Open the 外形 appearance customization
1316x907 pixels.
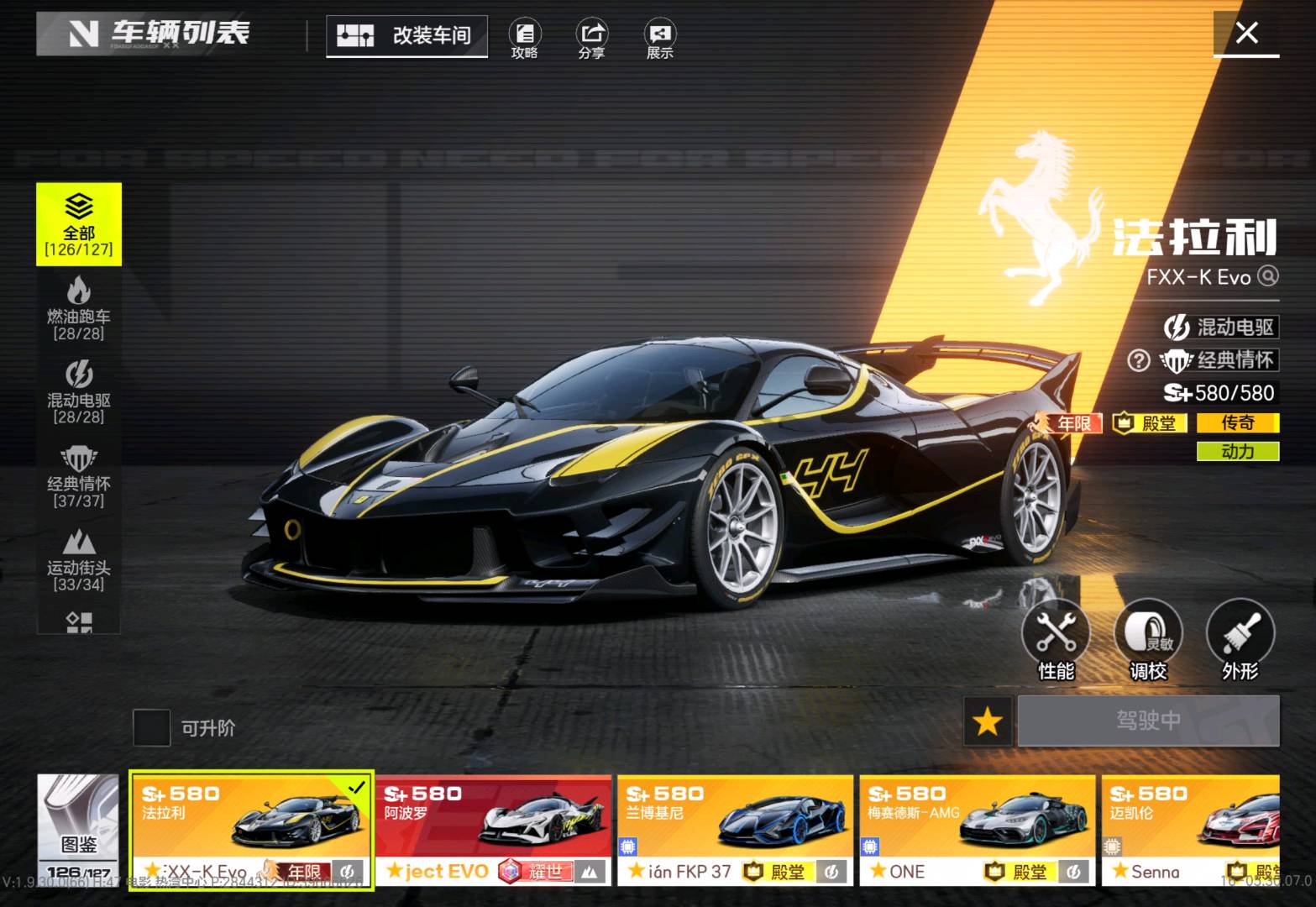pos(1240,641)
